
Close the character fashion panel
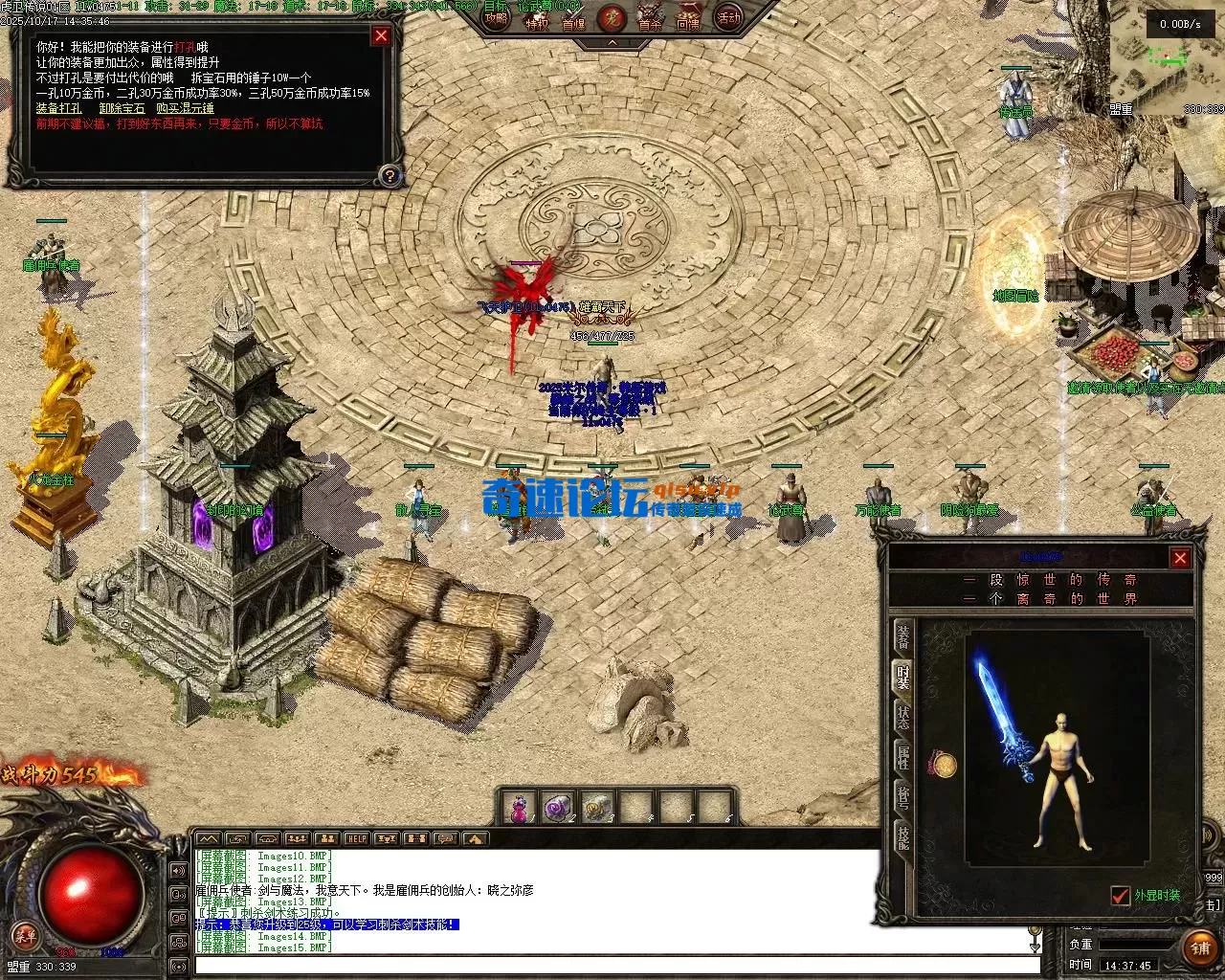(1180, 558)
